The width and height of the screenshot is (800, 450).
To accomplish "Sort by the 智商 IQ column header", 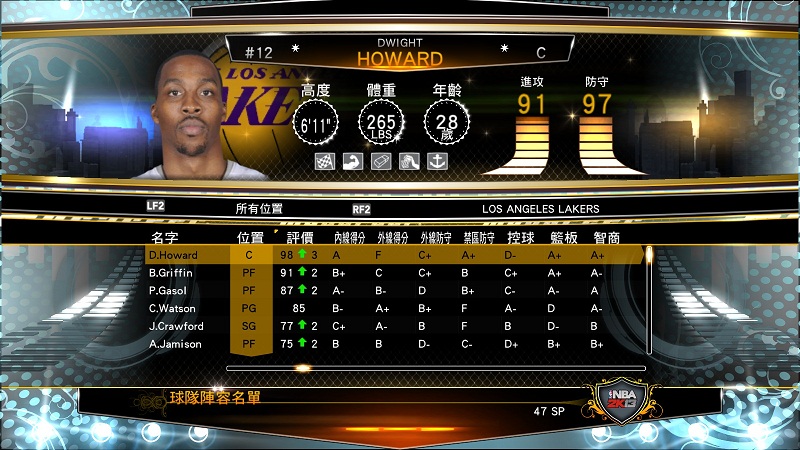I will 606,238.
